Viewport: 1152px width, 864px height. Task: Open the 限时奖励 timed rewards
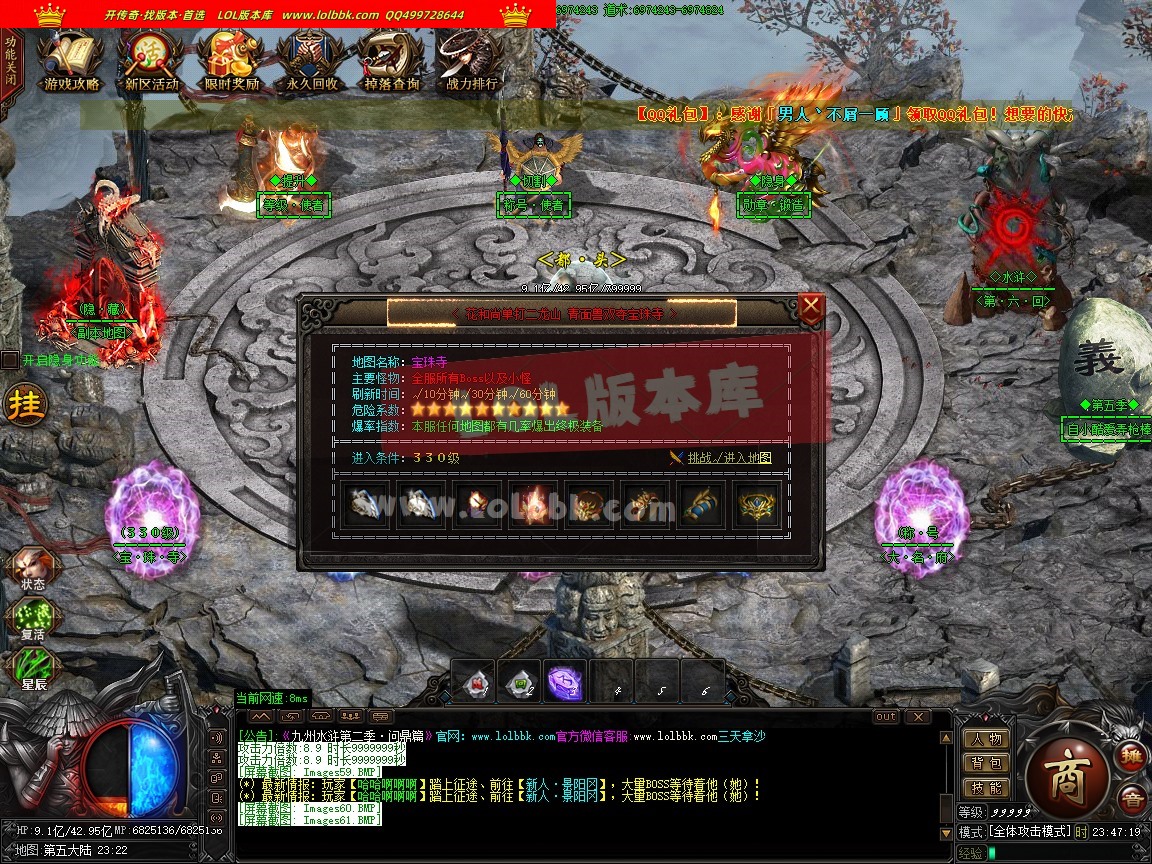231,62
